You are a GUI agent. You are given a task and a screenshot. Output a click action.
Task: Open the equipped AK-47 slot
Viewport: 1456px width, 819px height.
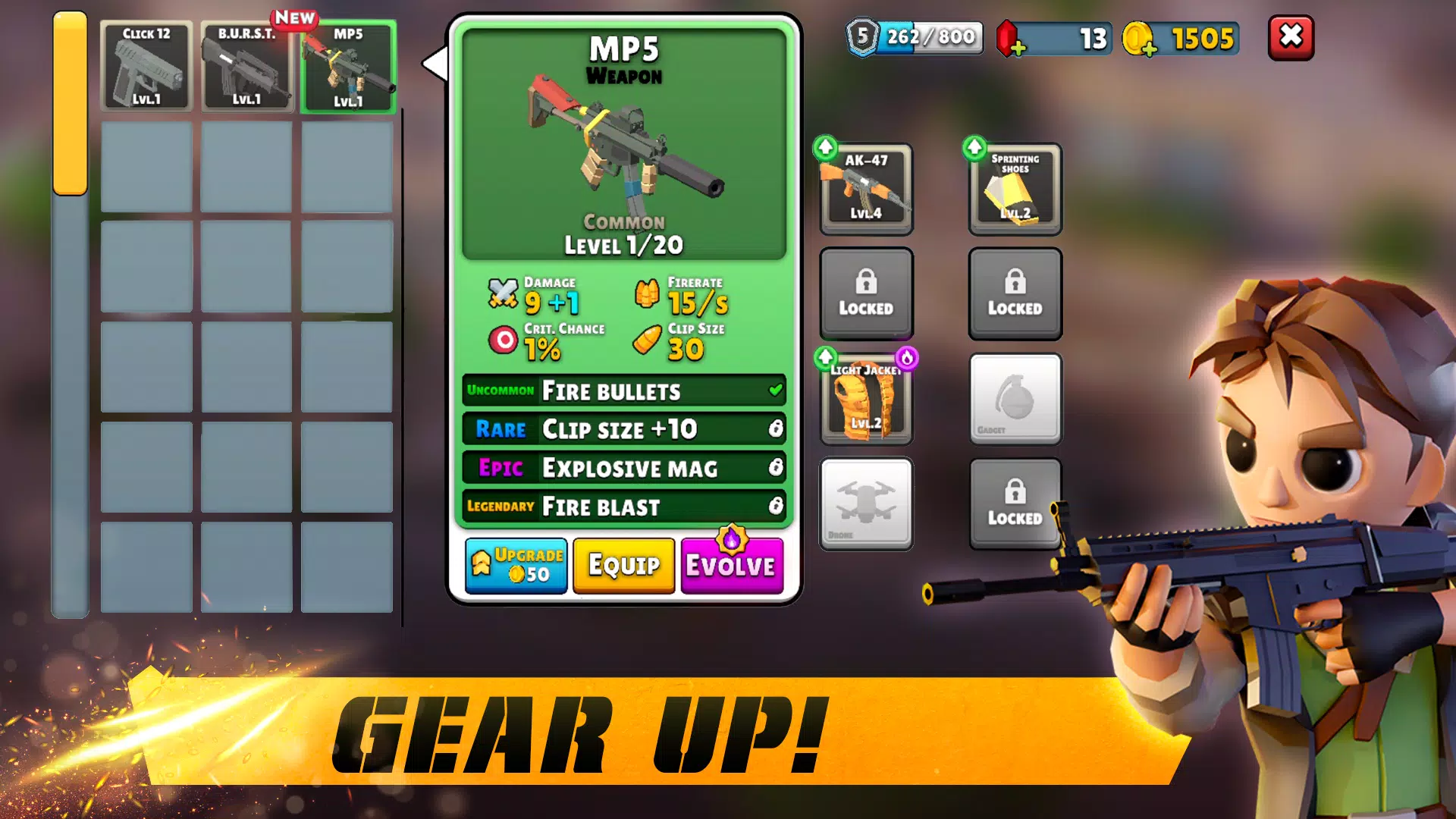[x=866, y=188]
